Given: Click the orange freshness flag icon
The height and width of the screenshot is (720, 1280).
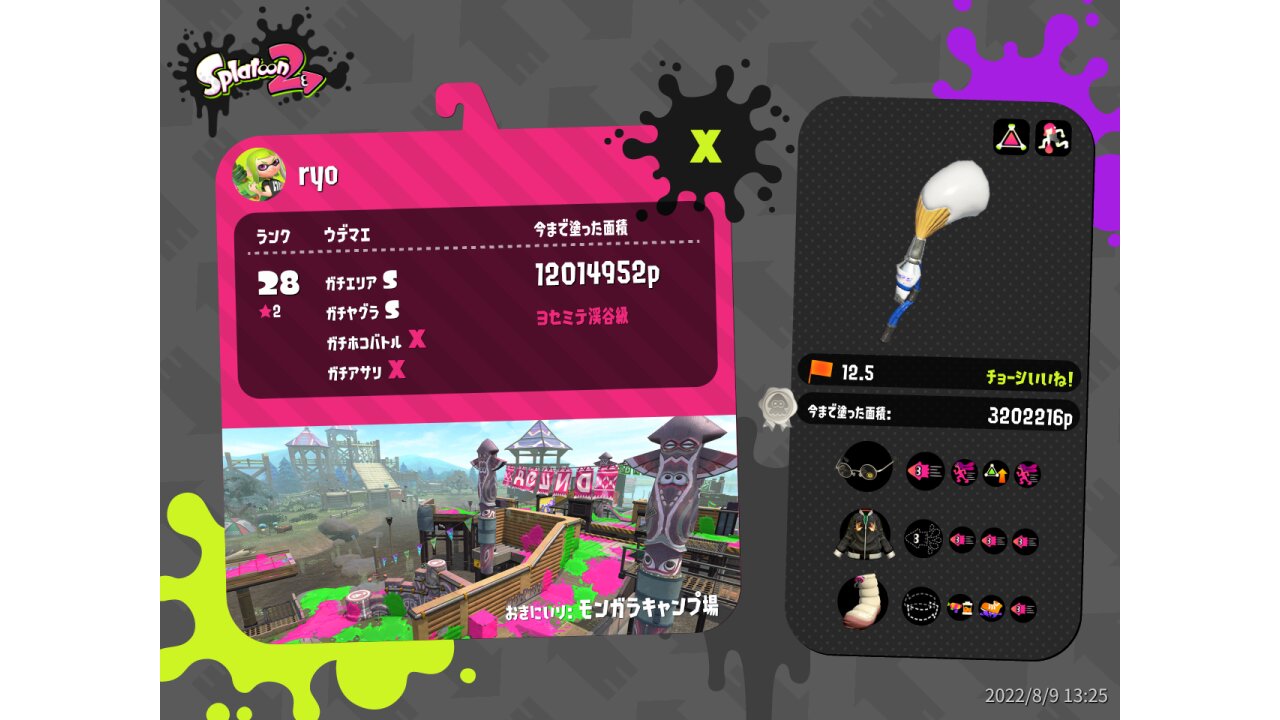Looking at the screenshot, I should (821, 371).
